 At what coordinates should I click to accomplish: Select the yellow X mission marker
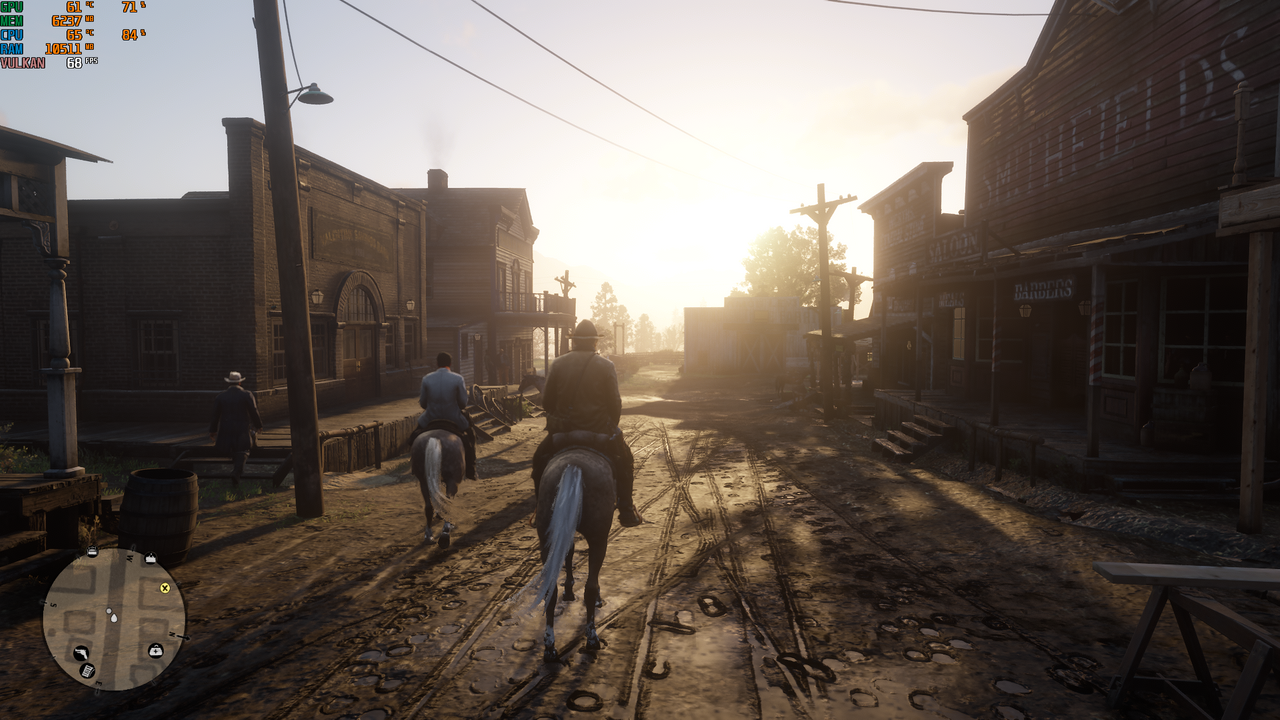point(165,588)
